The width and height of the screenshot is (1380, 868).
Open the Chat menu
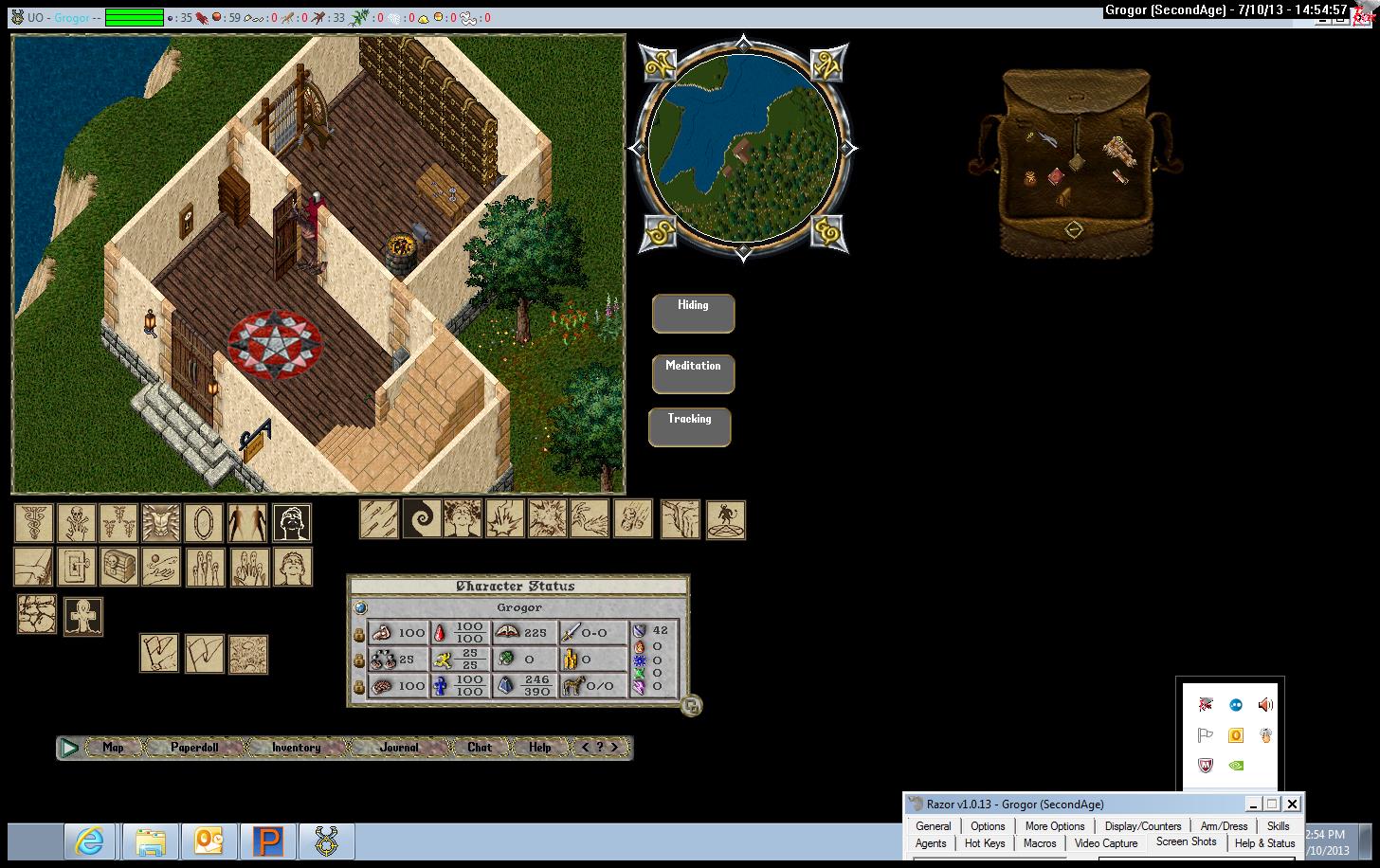click(480, 748)
